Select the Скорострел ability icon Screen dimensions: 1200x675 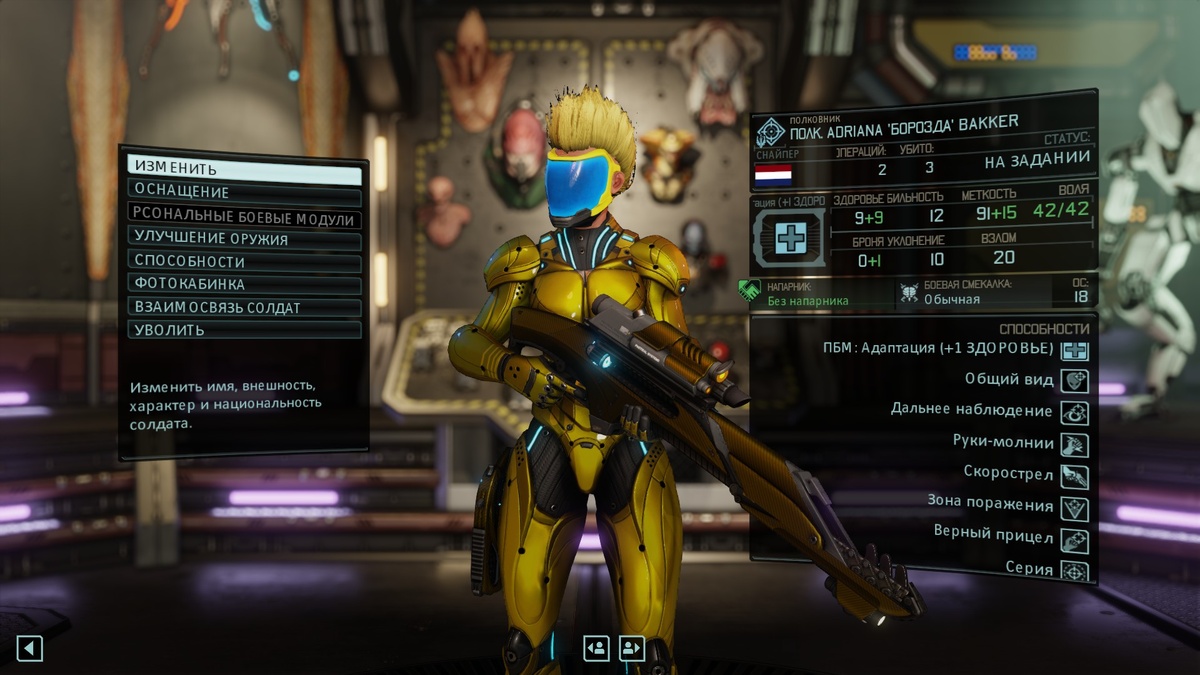point(1075,476)
